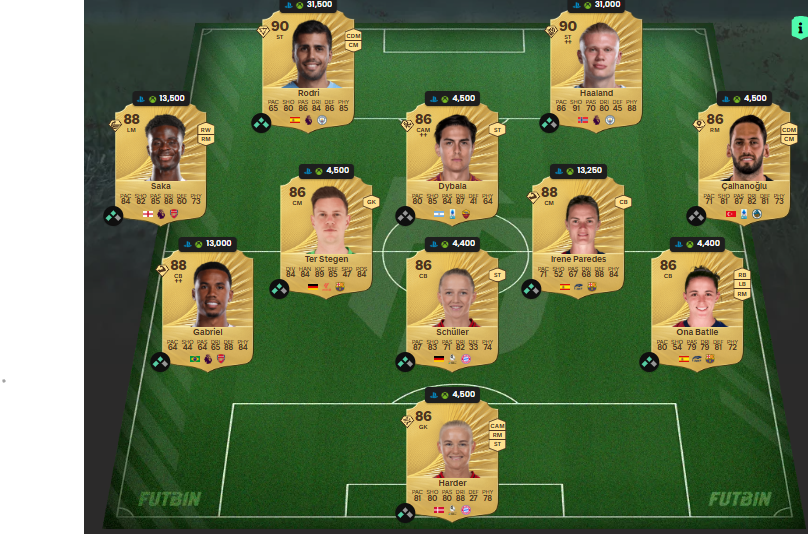The height and width of the screenshot is (534, 808).
Task: Select the Irene Paredes card
Action: [x=578, y=233]
